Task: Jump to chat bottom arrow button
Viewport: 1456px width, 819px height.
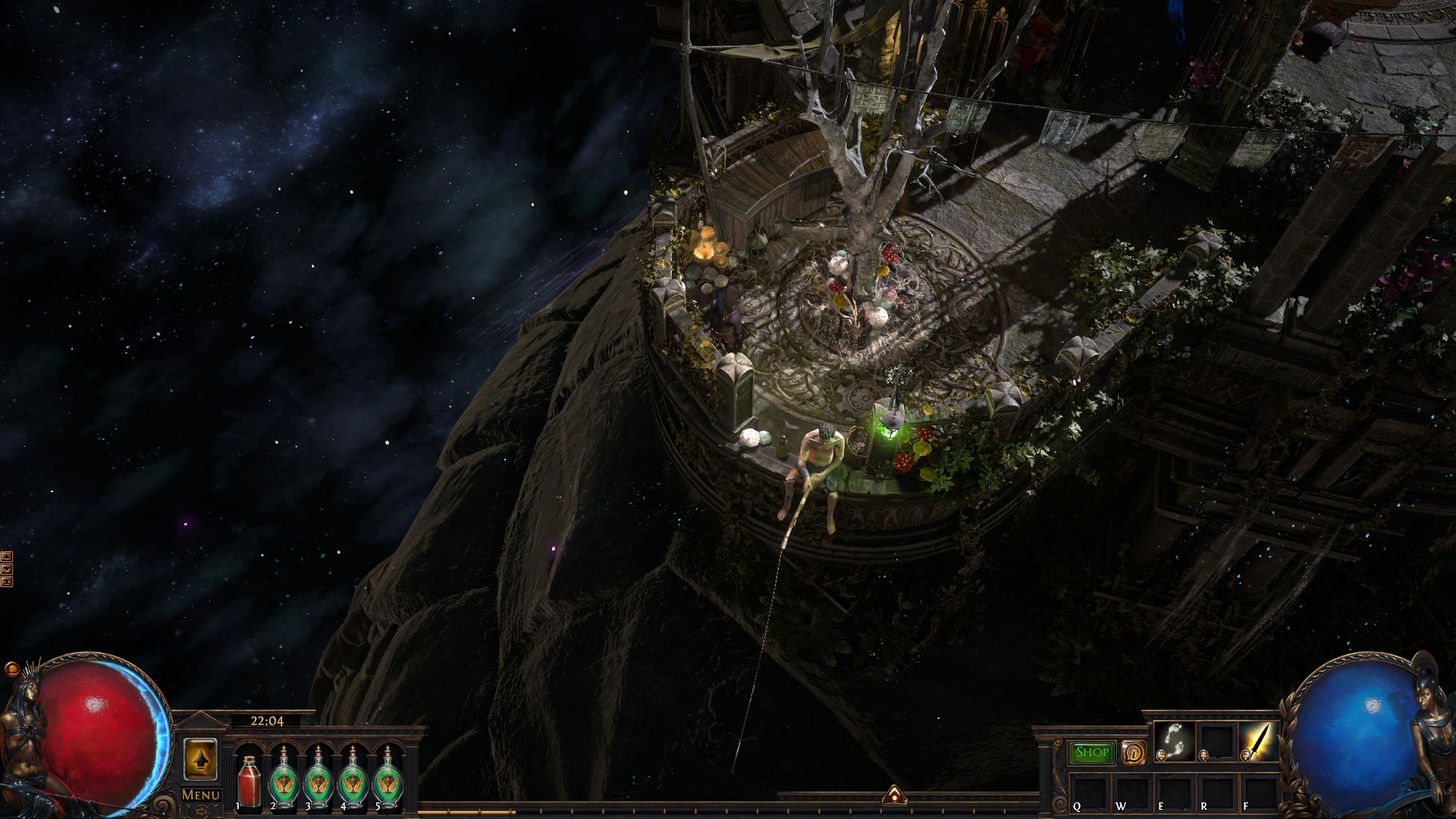Action: click(7, 582)
